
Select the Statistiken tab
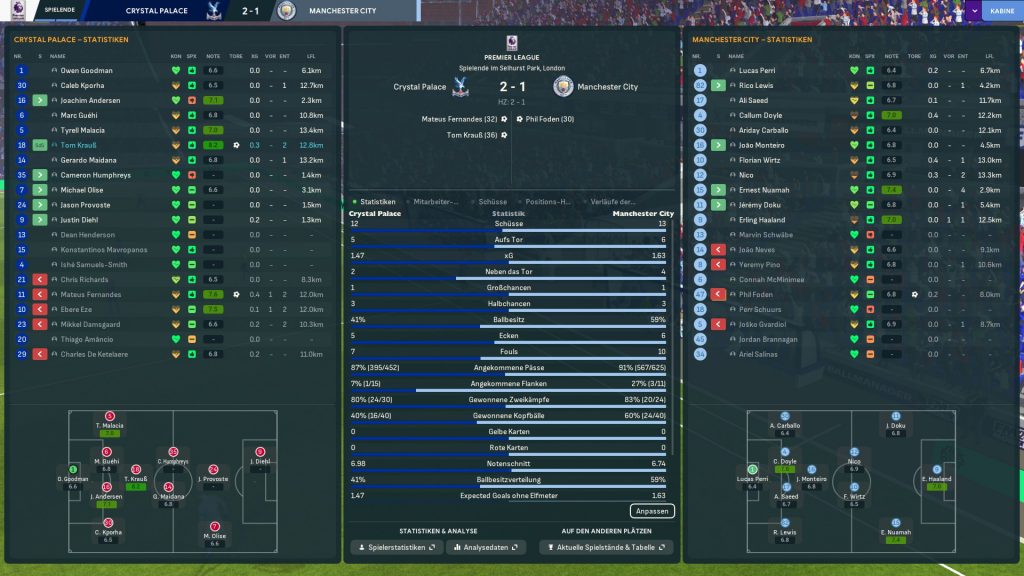[377, 202]
